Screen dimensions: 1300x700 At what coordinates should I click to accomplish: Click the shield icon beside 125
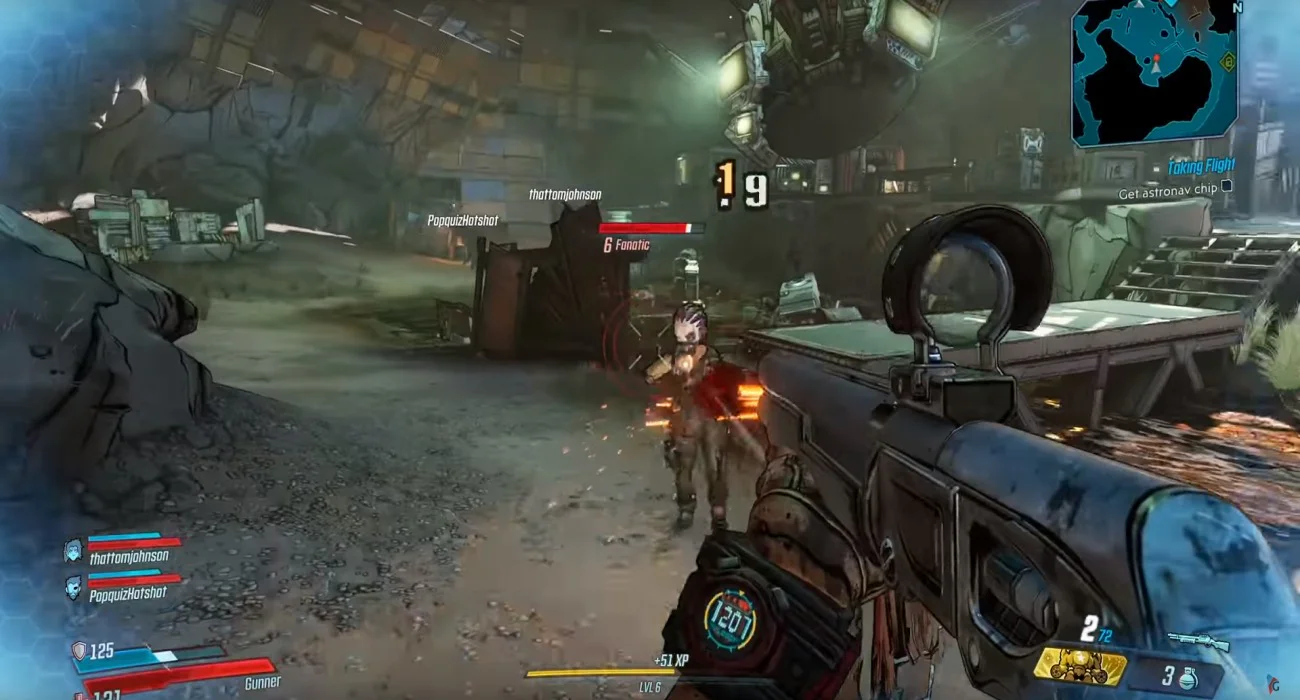(x=79, y=651)
